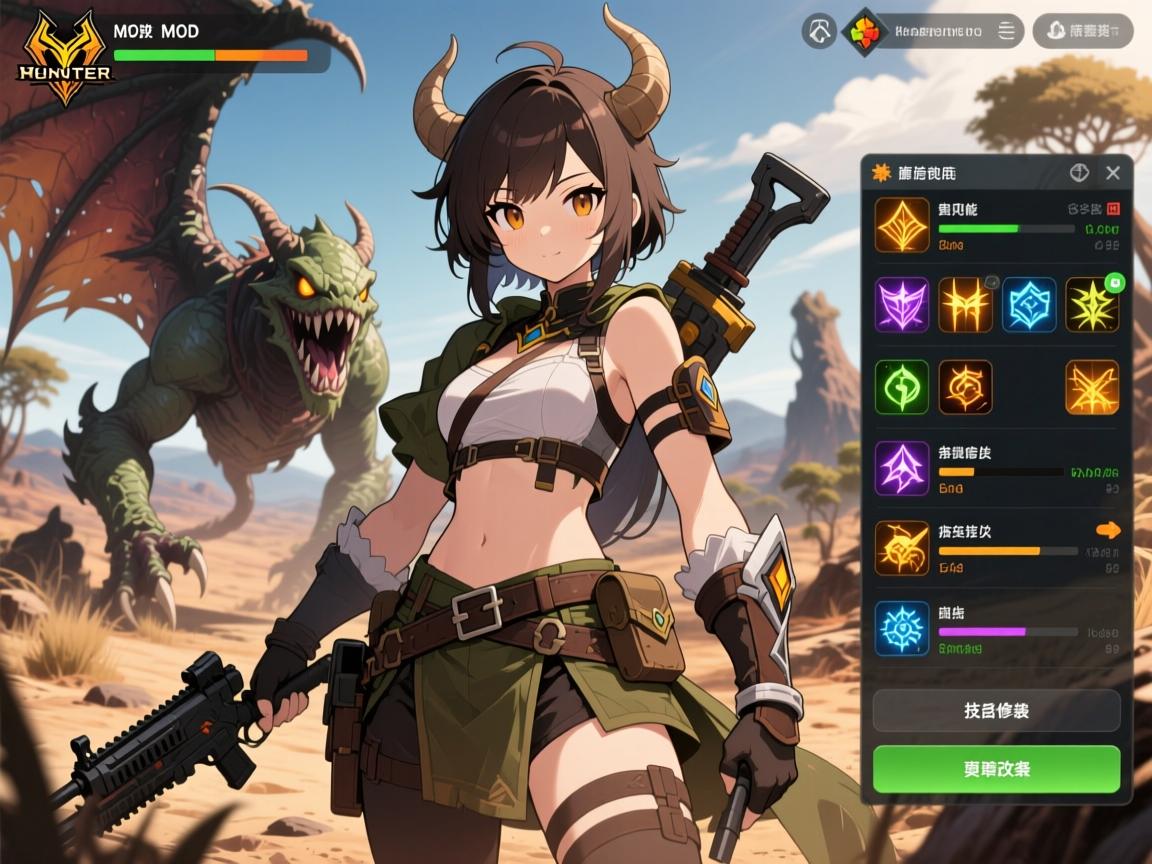The image size is (1152, 864).
Task: Click the round gray icon button at top
Action: point(819,31)
